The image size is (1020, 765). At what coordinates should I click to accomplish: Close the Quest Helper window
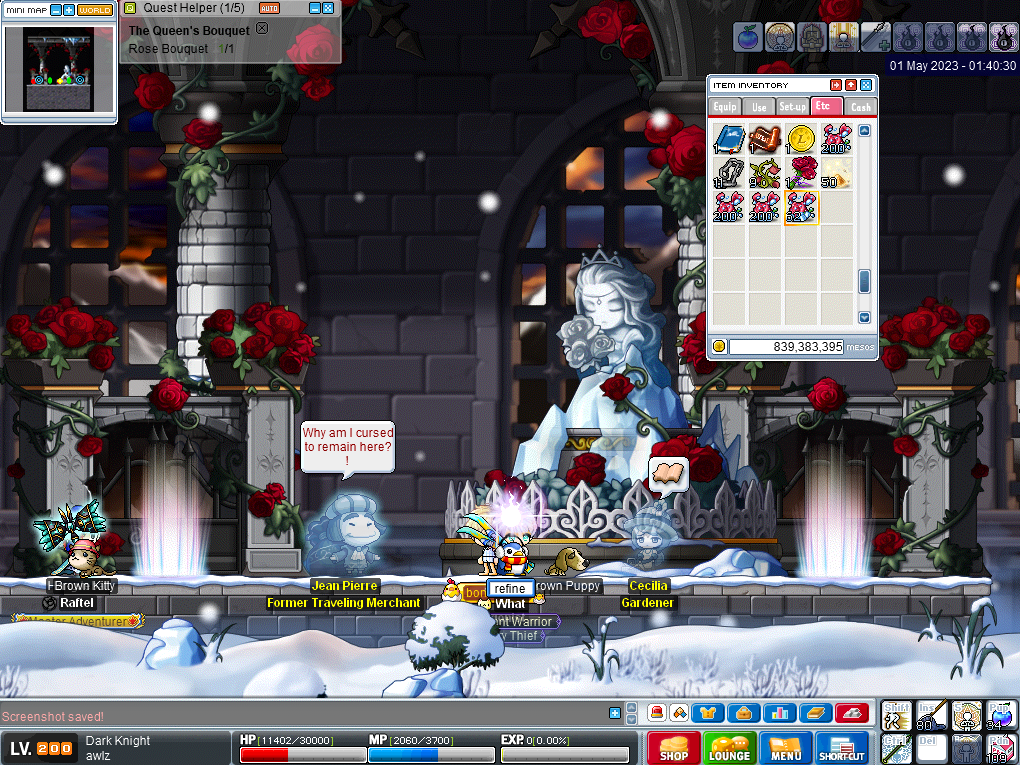click(x=328, y=8)
